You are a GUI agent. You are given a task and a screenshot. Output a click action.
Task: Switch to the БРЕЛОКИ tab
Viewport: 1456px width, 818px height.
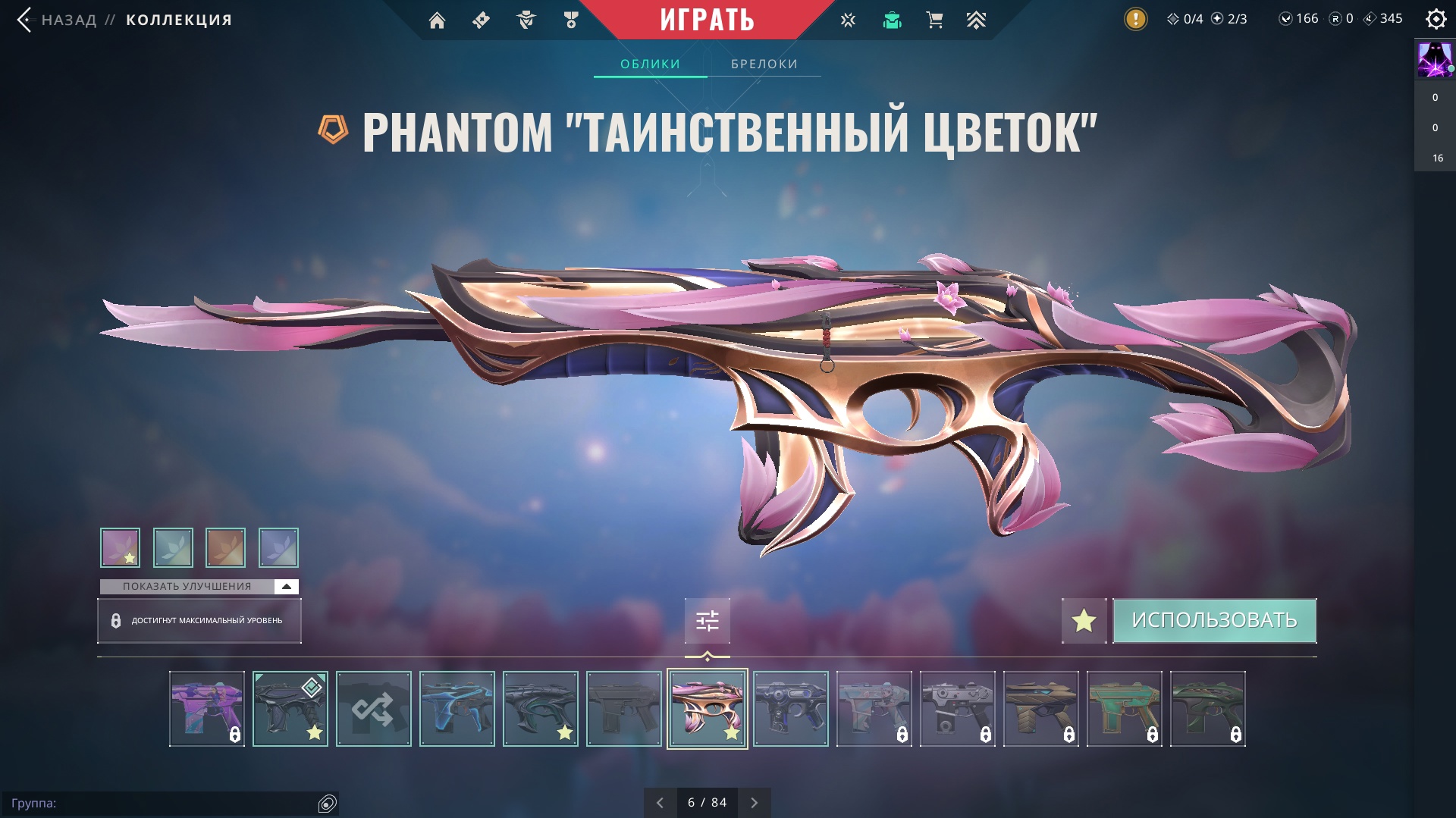764,64
